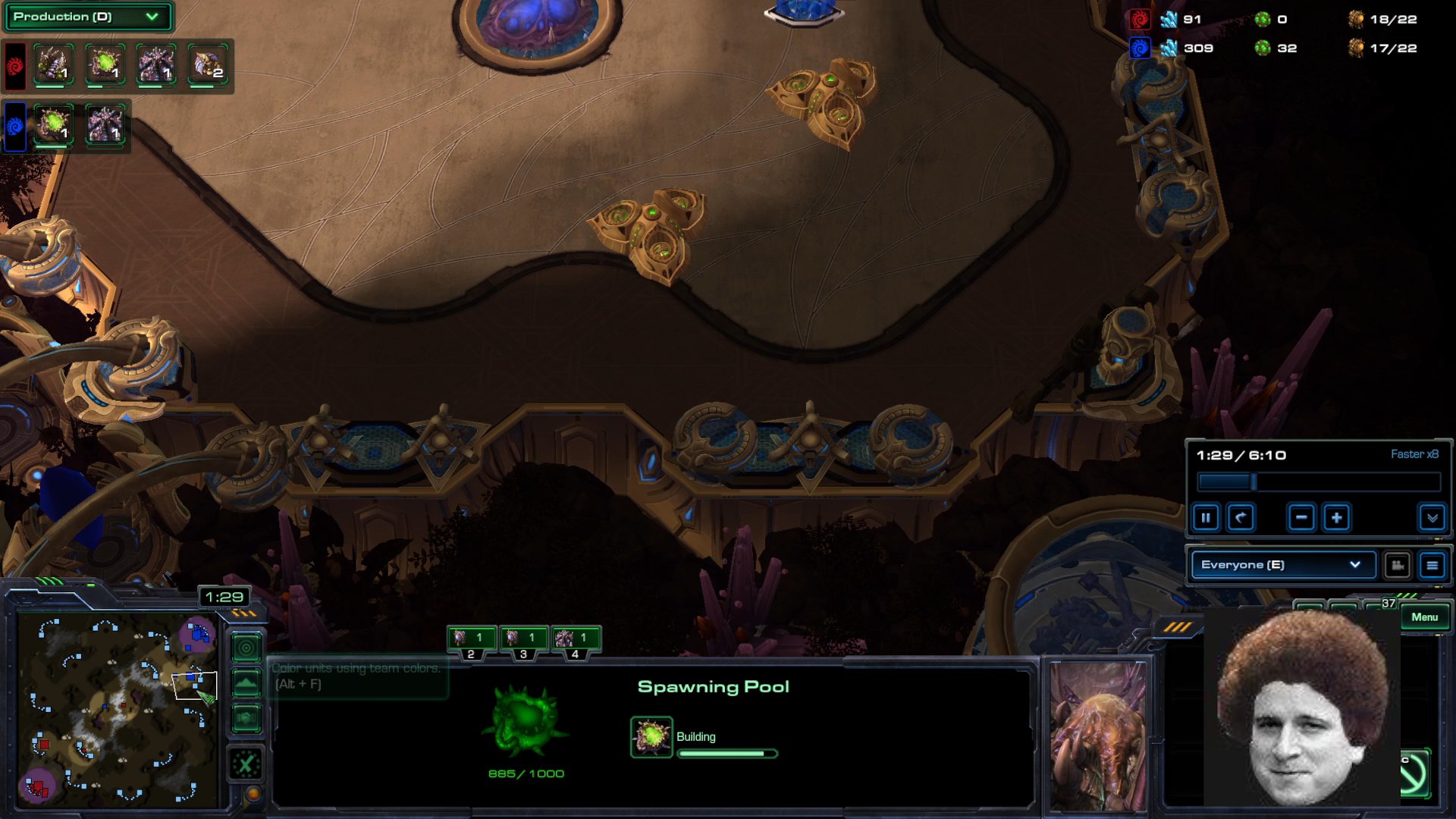The height and width of the screenshot is (819, 1456).
Task: Click the skip-ahead arrow icon in replay controls
Action: tap(1242, 518)
